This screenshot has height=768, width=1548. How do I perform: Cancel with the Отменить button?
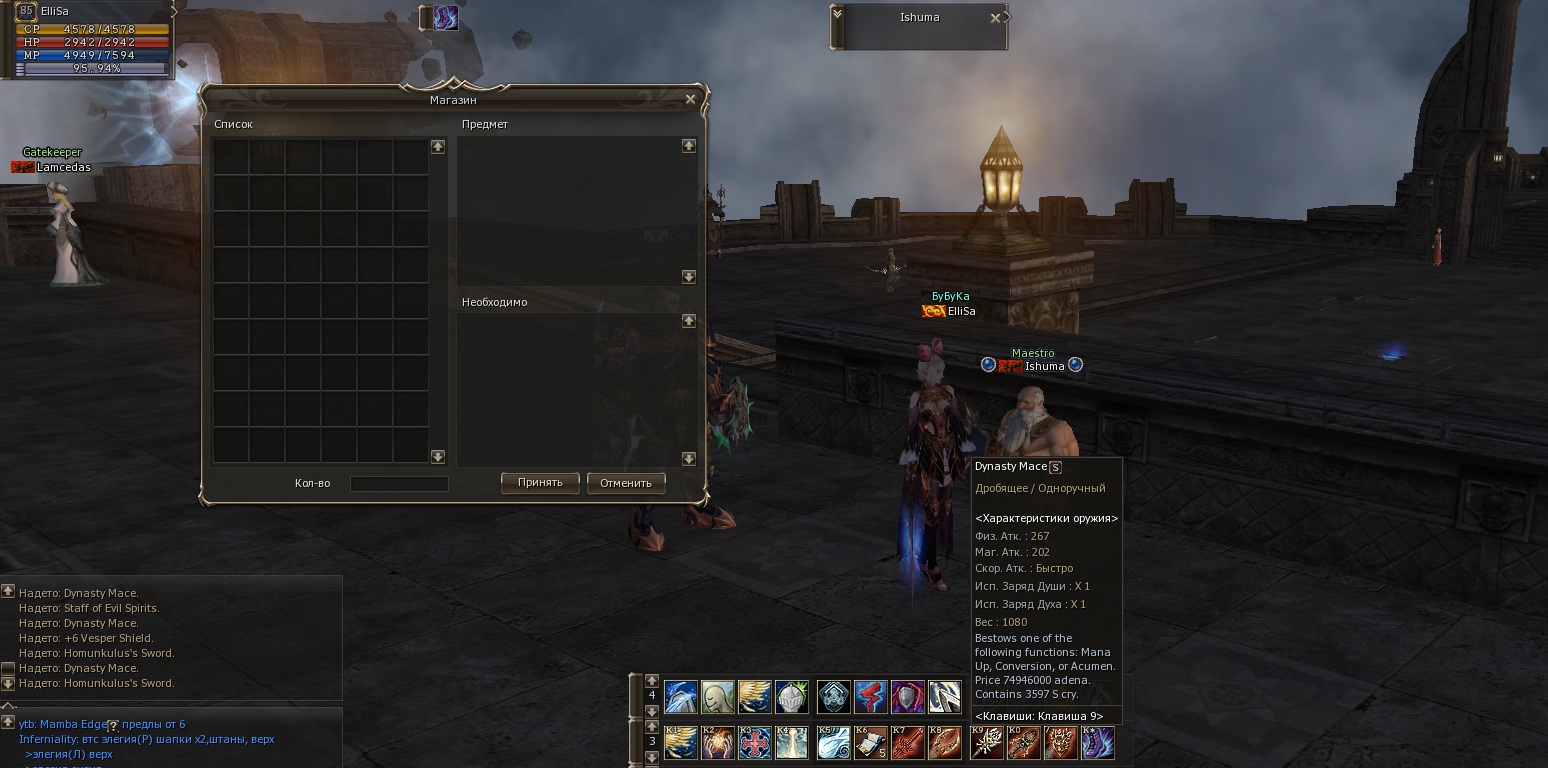point(626,483)
